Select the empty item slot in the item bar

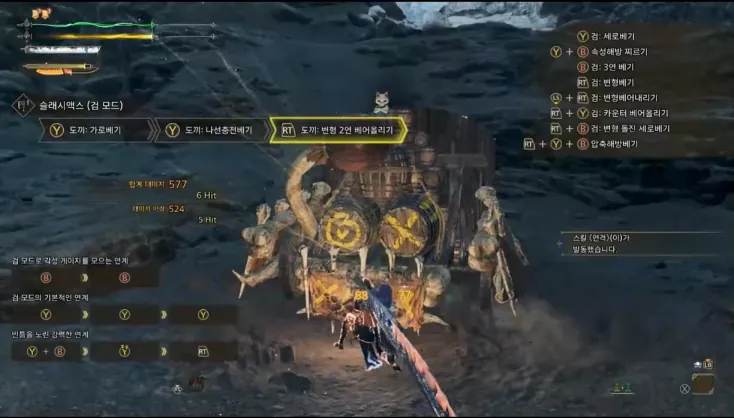point(704,384)
